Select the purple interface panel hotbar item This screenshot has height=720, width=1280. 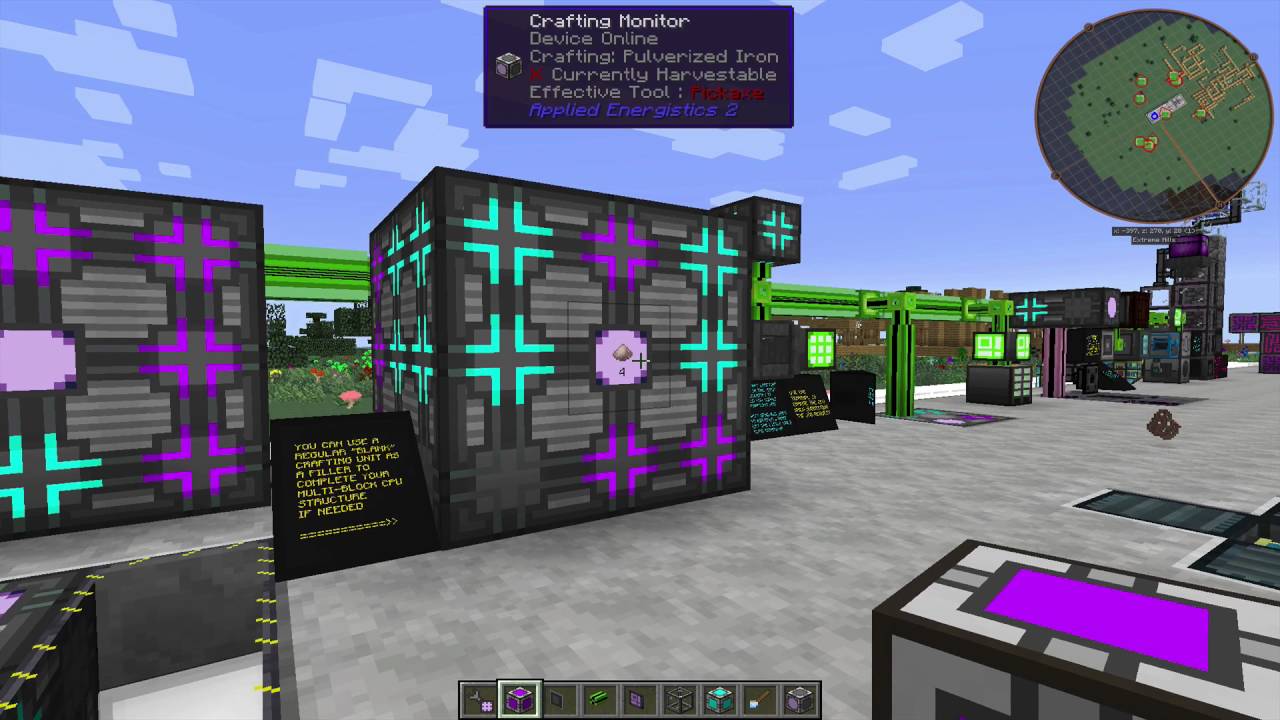pos(637,698)
